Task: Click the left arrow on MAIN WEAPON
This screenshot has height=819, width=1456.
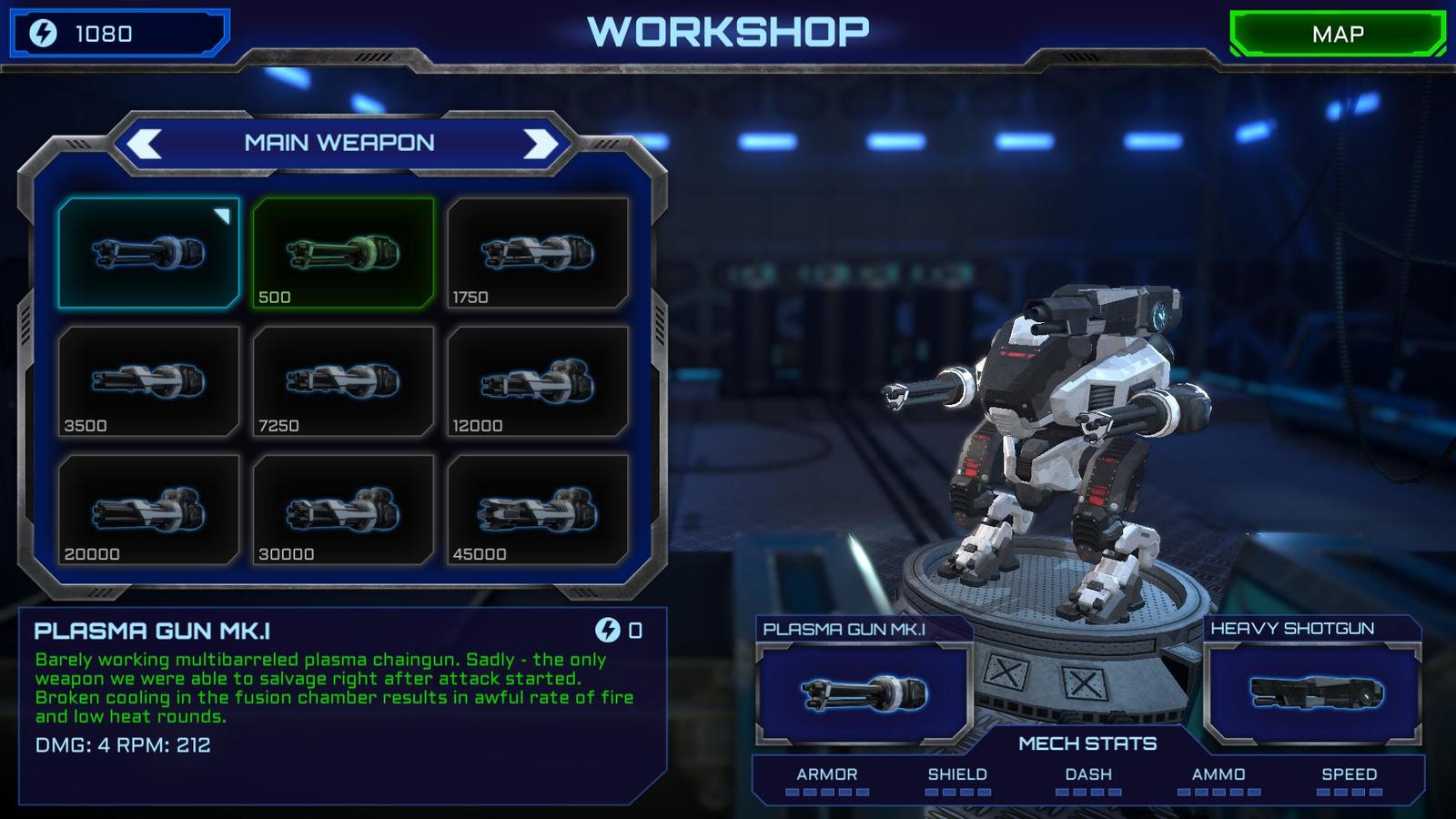Action: (x=147, y=143)
